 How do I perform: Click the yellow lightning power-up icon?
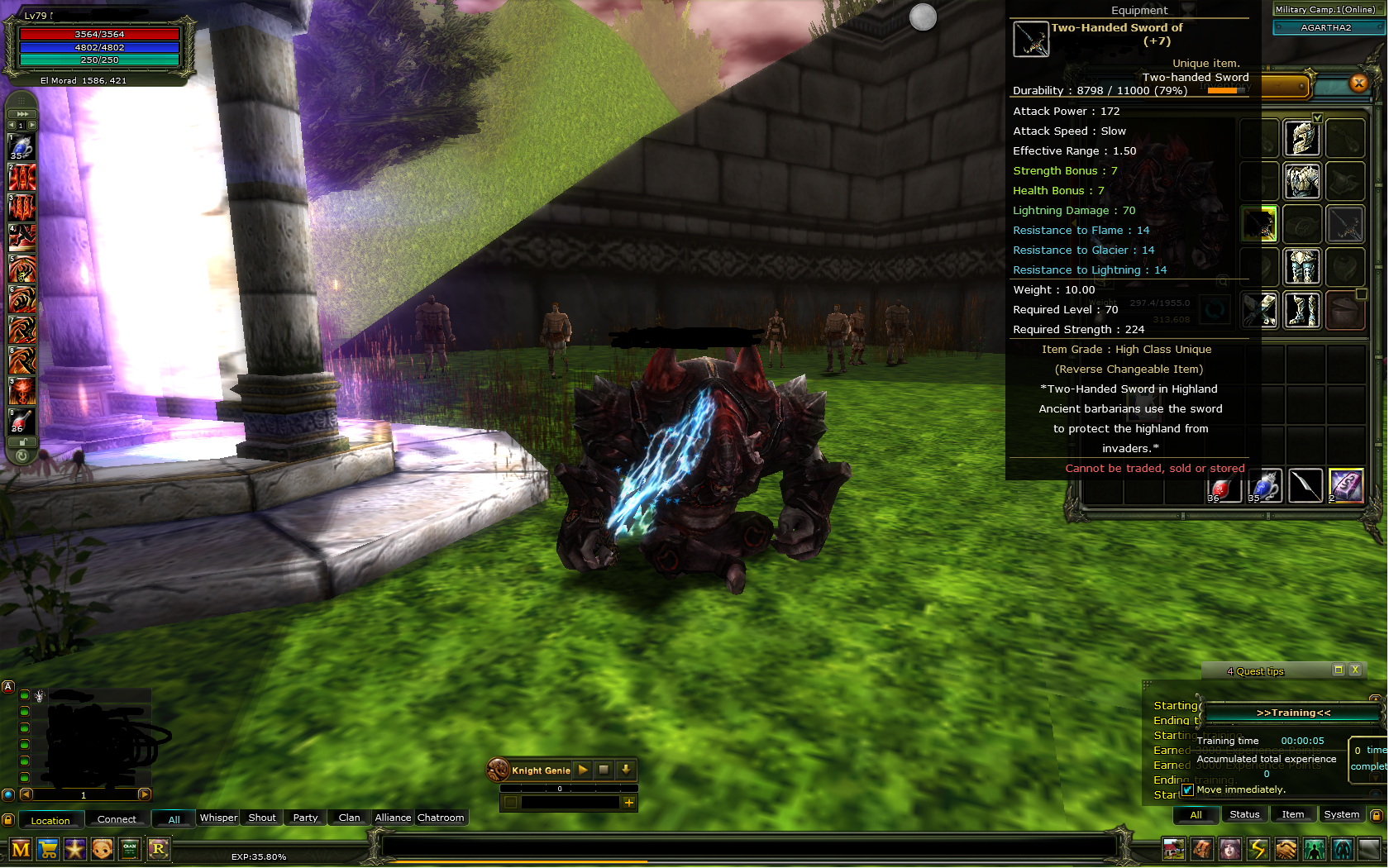click(x=1257, y=849)
